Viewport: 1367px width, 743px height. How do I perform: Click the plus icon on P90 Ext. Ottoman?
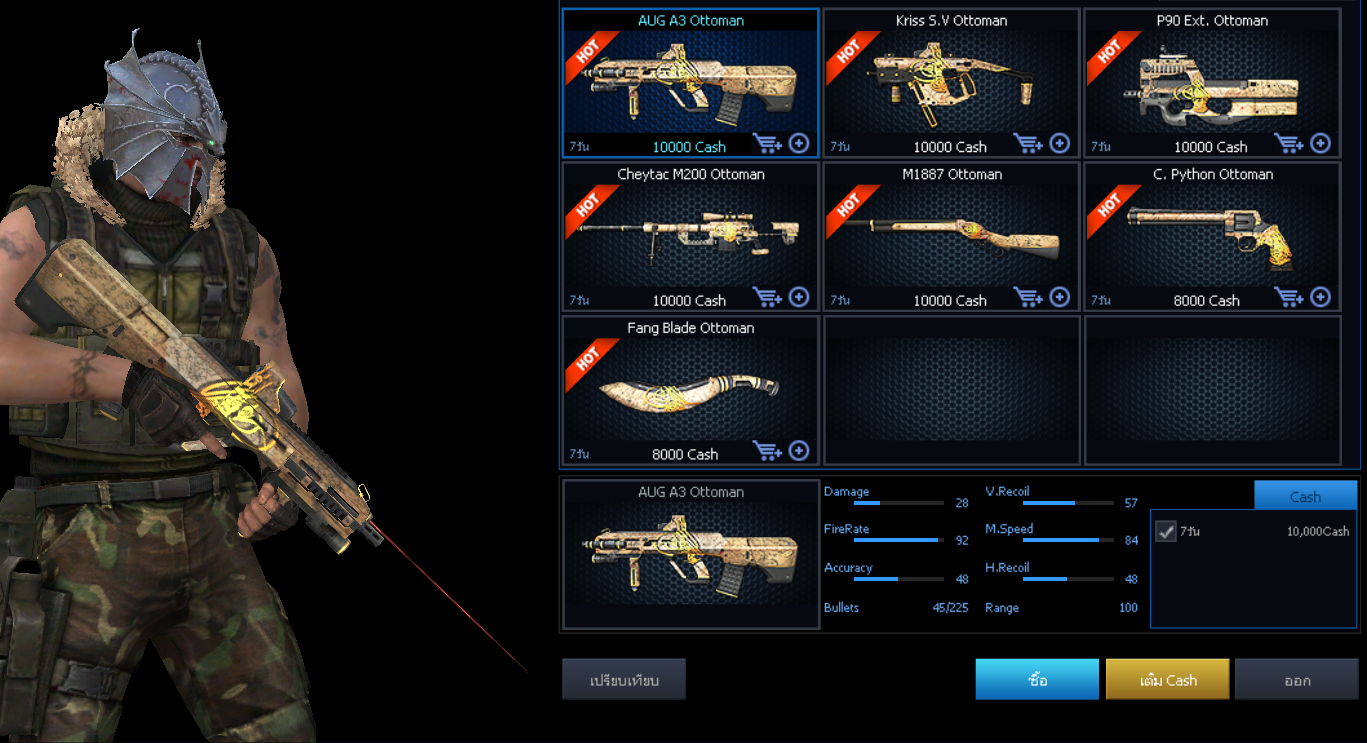[x=1321, y=143]
